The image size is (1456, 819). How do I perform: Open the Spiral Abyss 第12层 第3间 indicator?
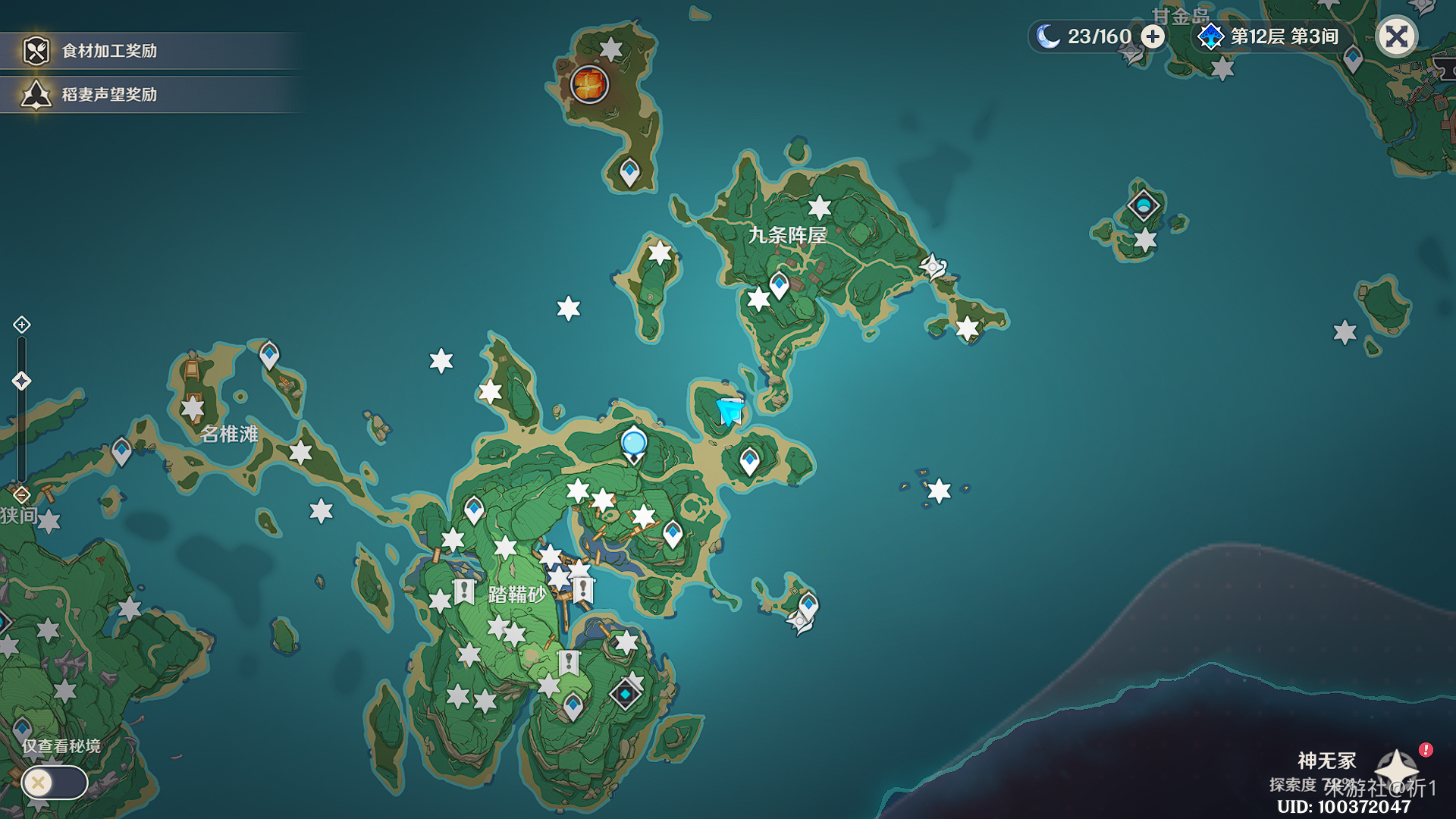(1269, 36)
